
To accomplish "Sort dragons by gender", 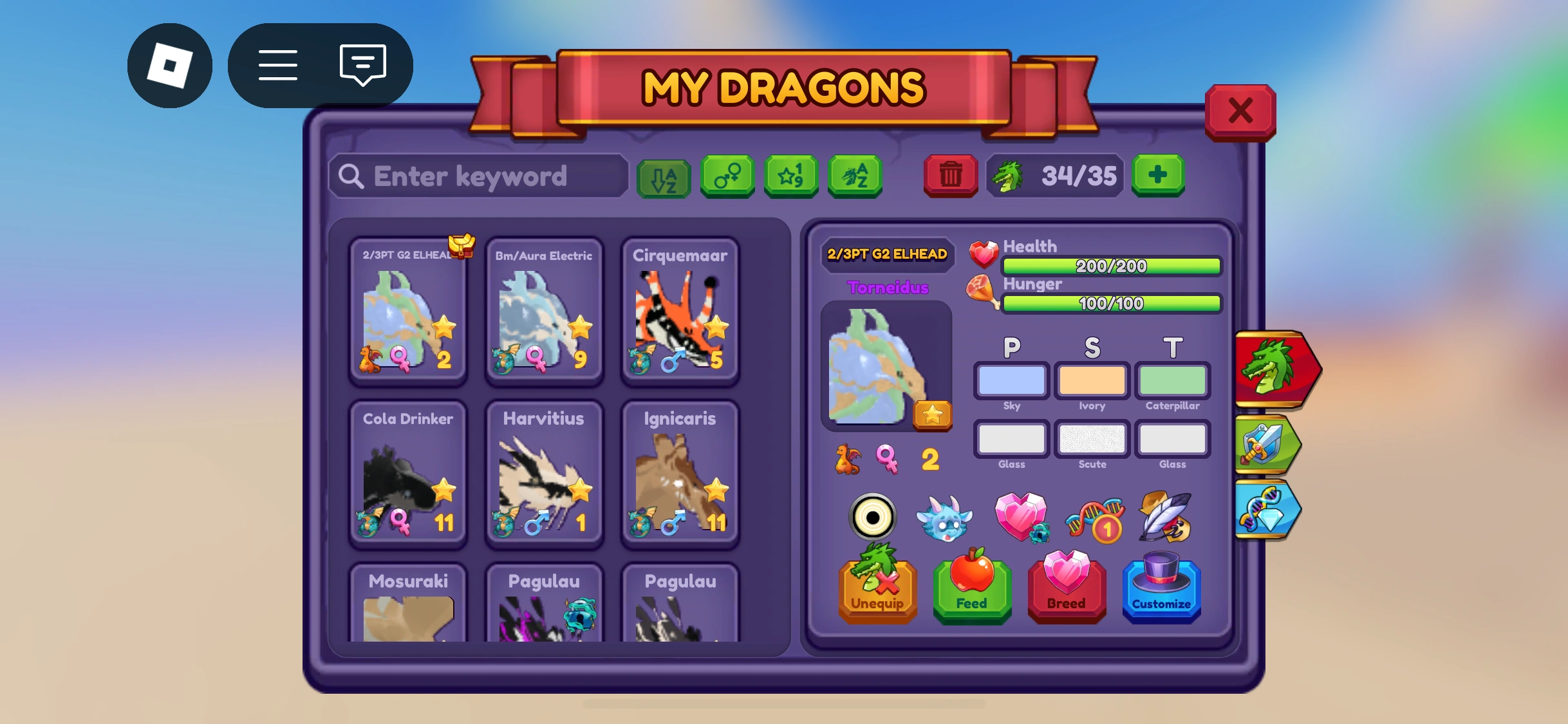I will click(x=727, y=176).
